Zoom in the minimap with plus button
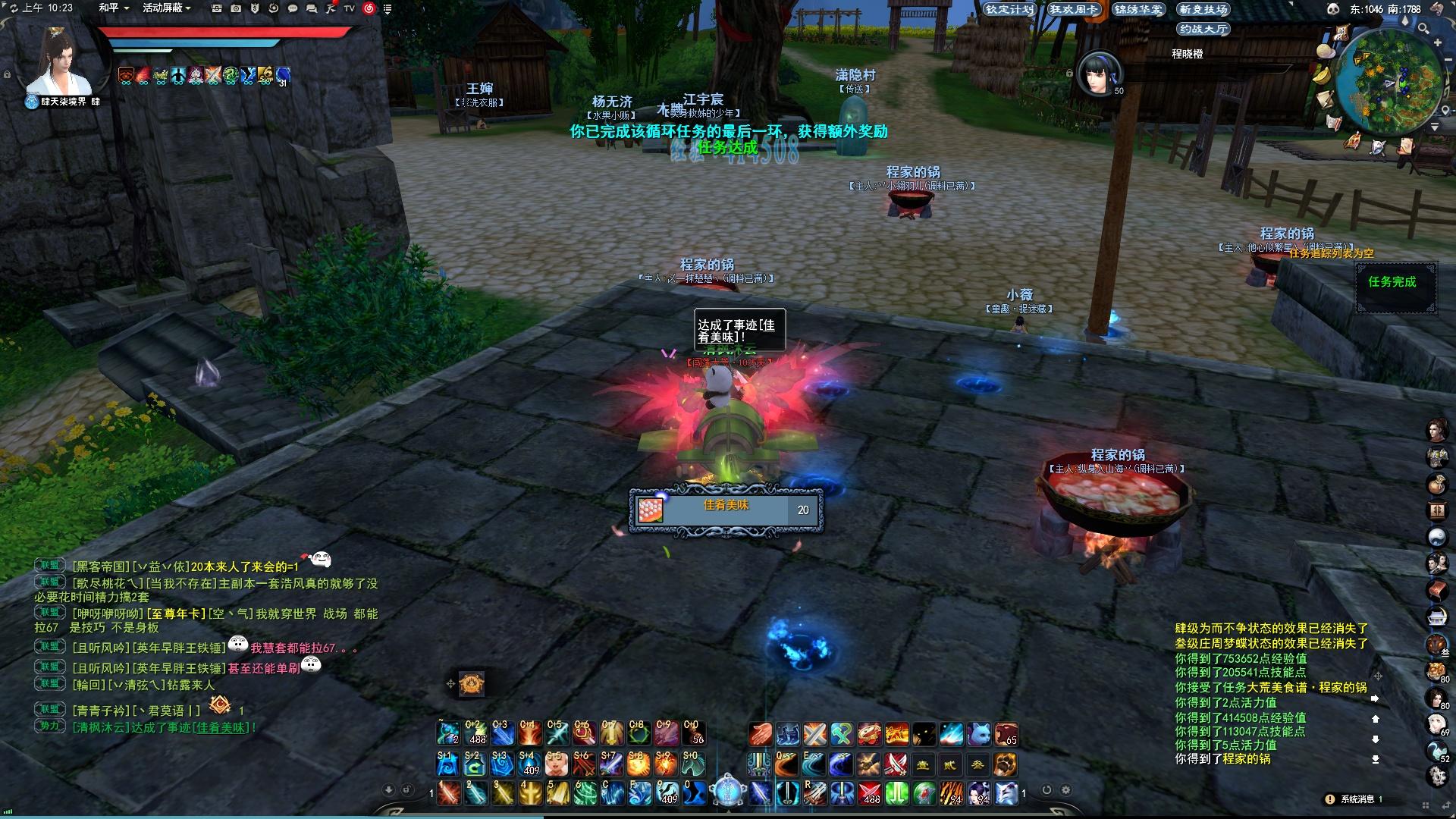Viewport: 1456px width, 819px height. (x=1437, y=43)
